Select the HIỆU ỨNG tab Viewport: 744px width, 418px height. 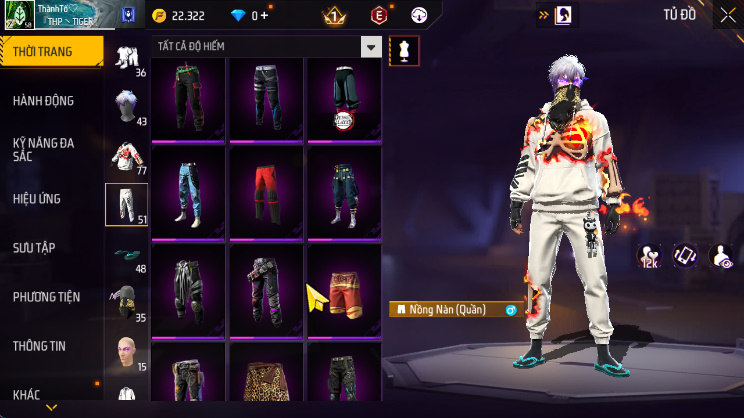tap(37, 199)
